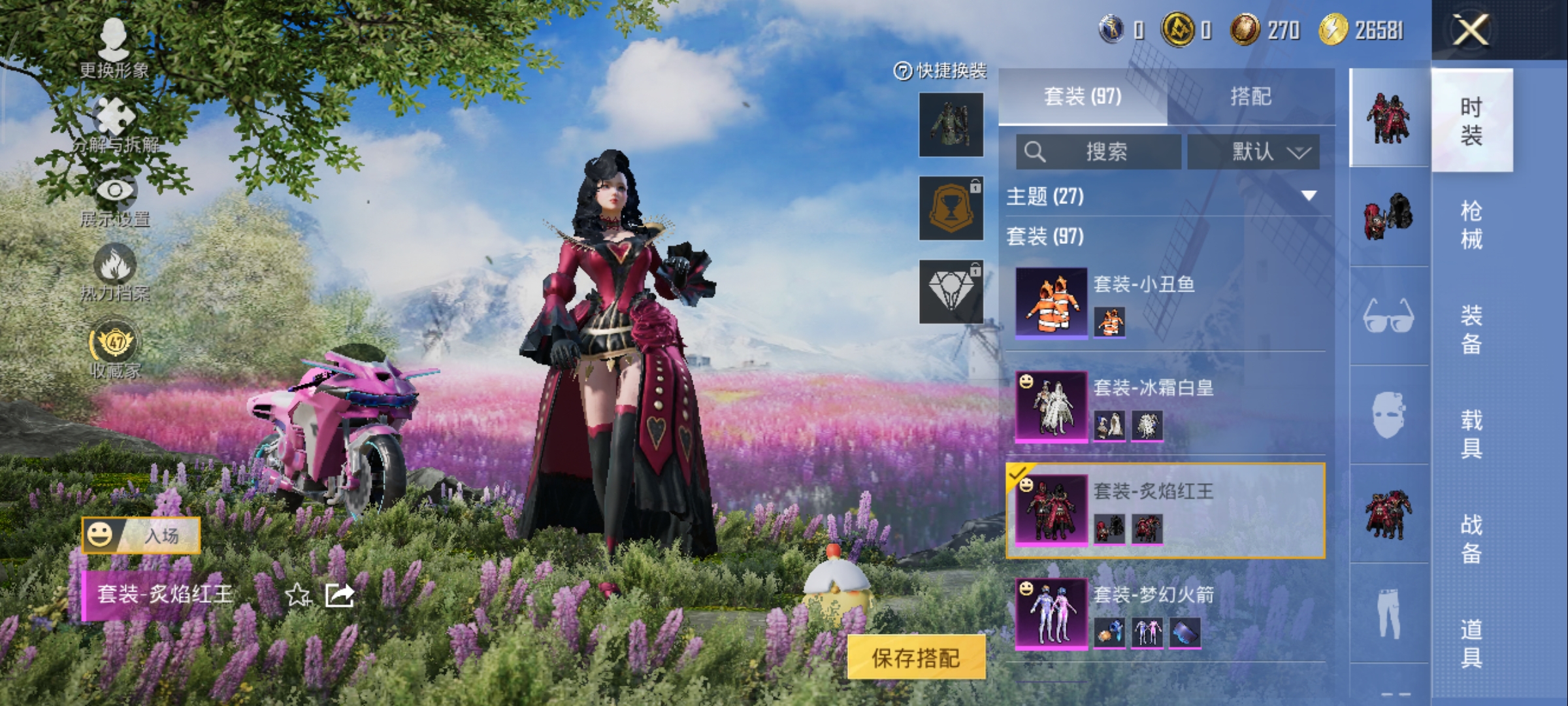Open 展示设置 display settings
1568x706 pixels.
point(116,201)
